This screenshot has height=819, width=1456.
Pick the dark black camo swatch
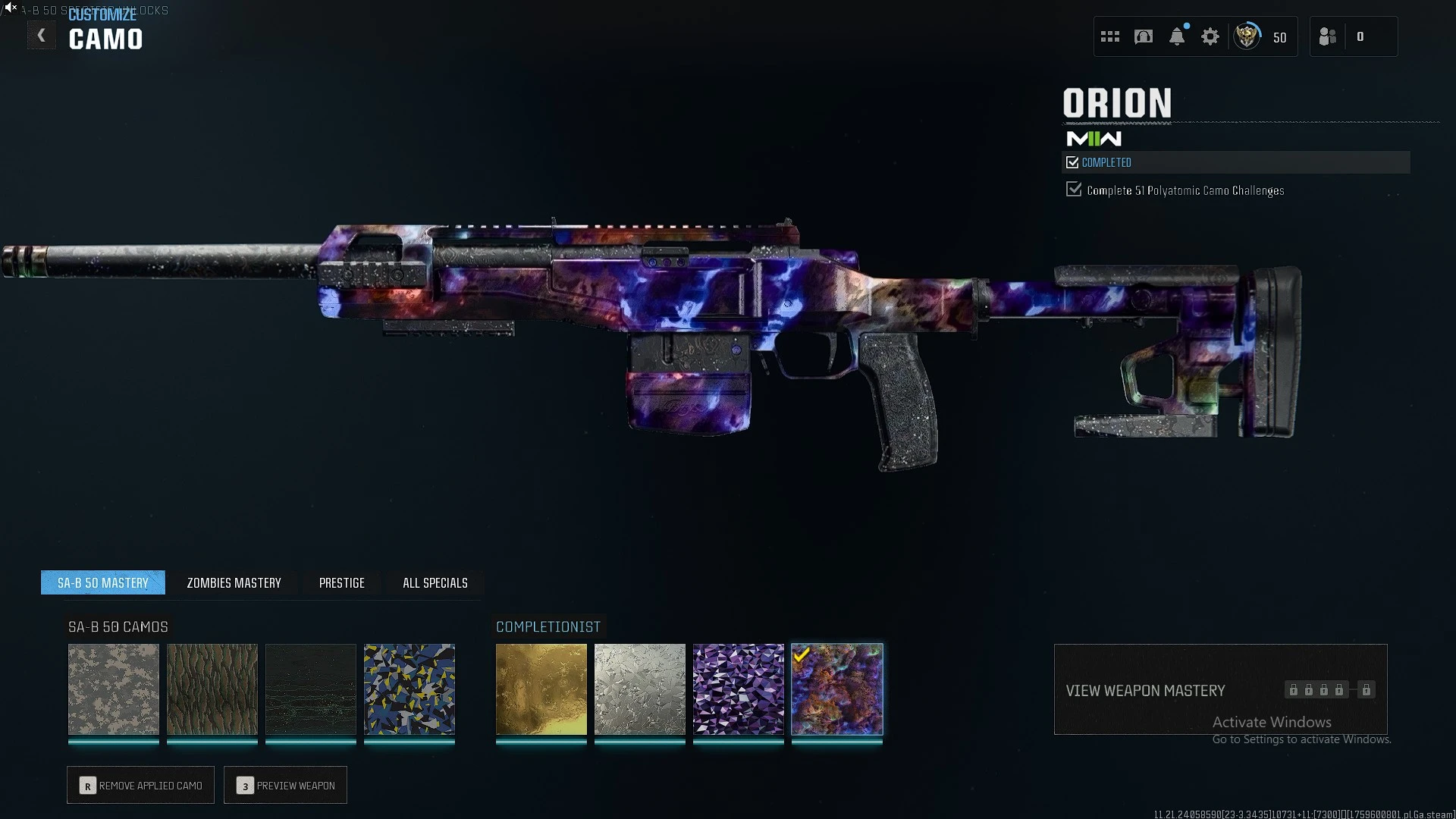point(311,689)
